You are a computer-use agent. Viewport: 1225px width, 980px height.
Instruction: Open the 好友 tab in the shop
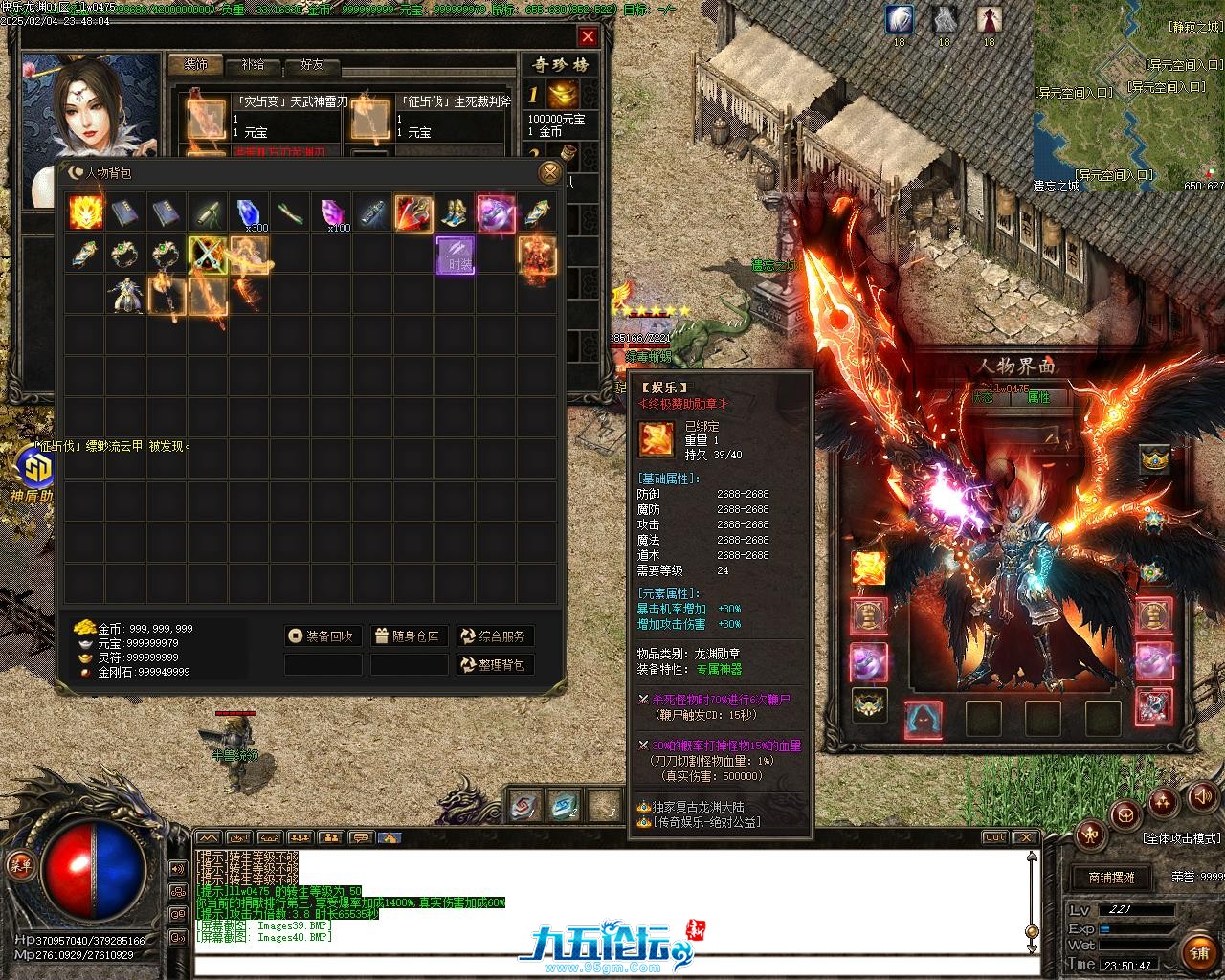point(312,65)
